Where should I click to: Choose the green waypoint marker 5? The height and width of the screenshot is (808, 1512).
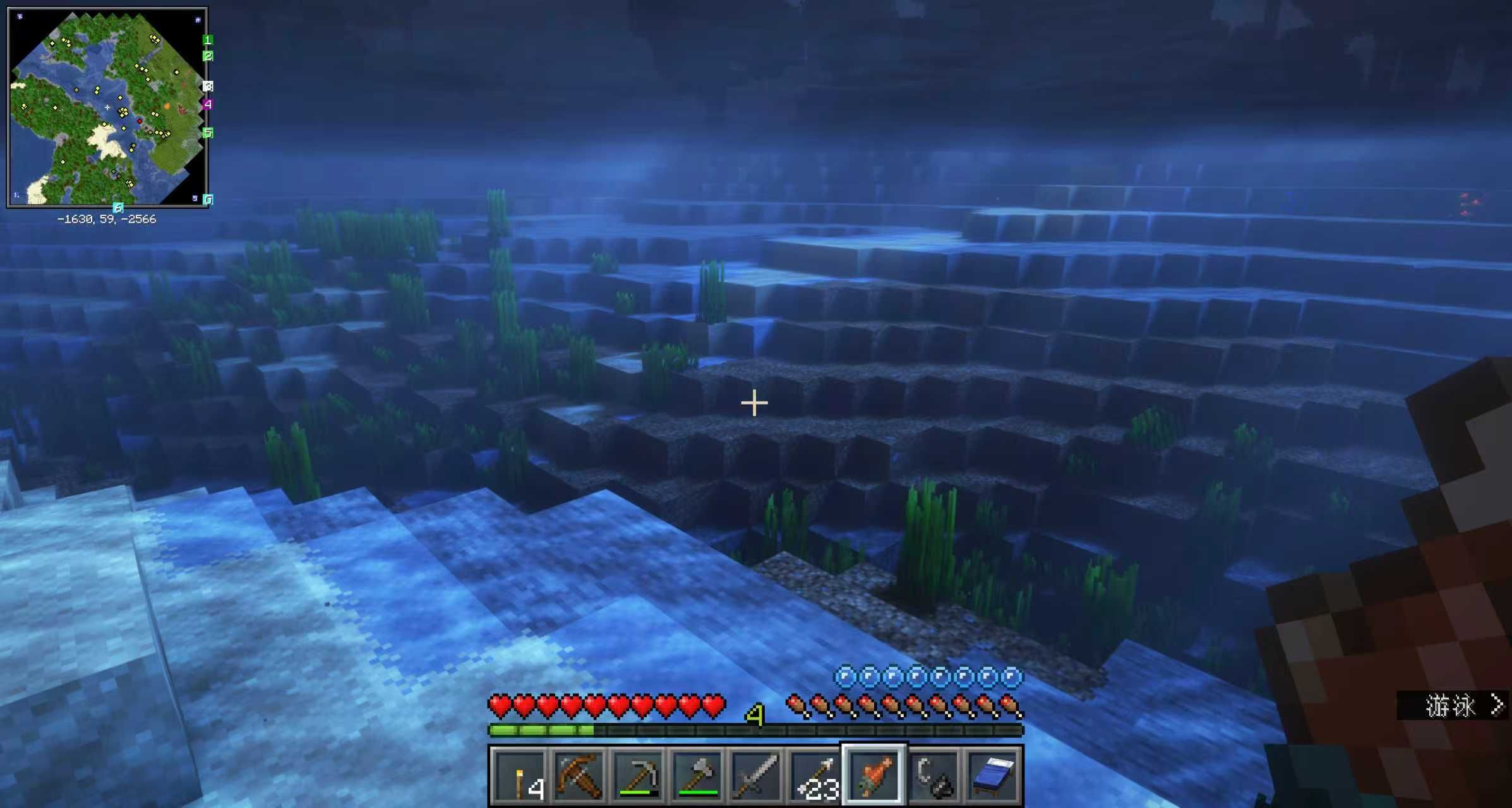(207, 133)
